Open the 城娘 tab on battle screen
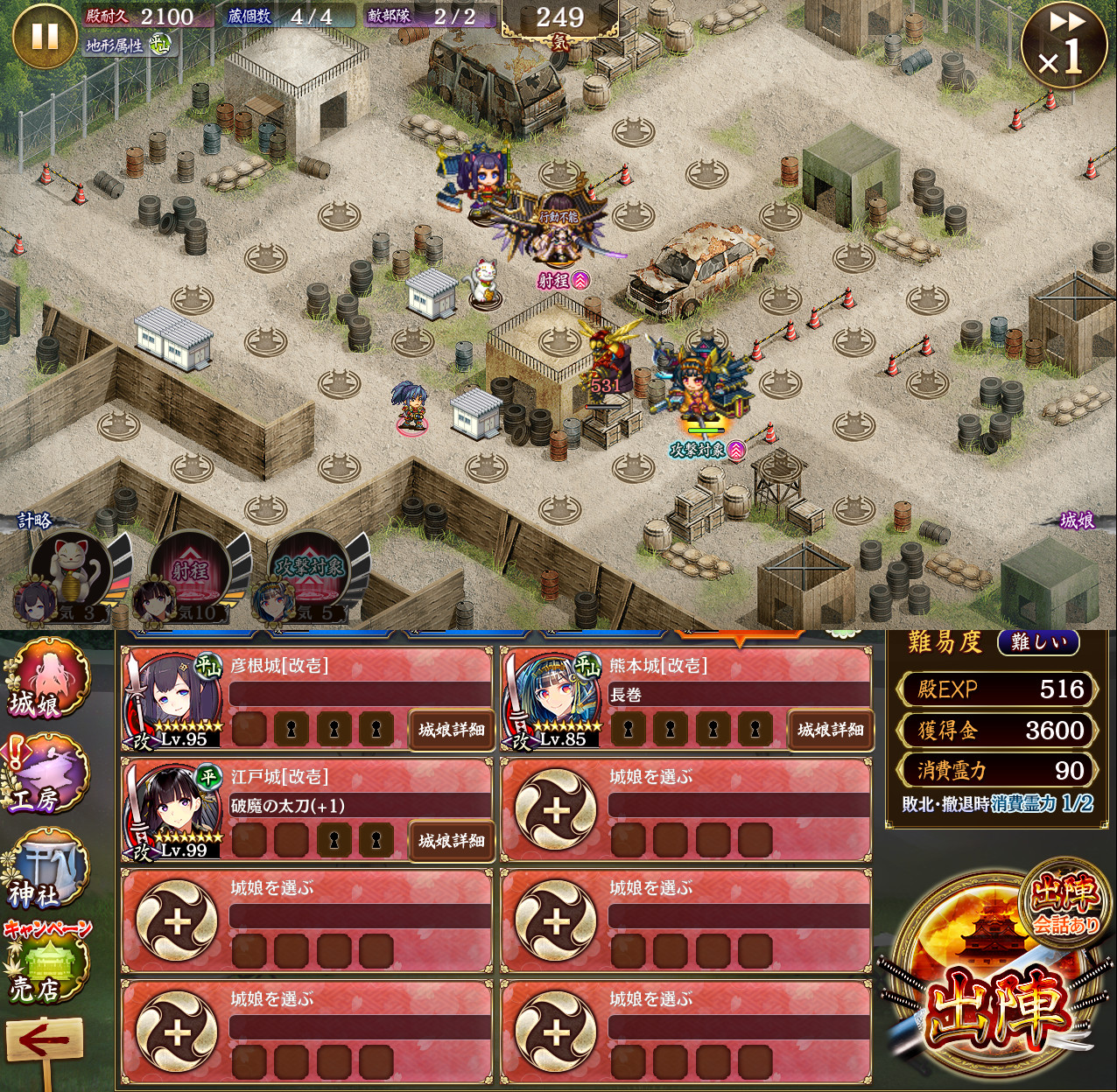Screen dimensions: 1117x1092 pos(1077,521)
